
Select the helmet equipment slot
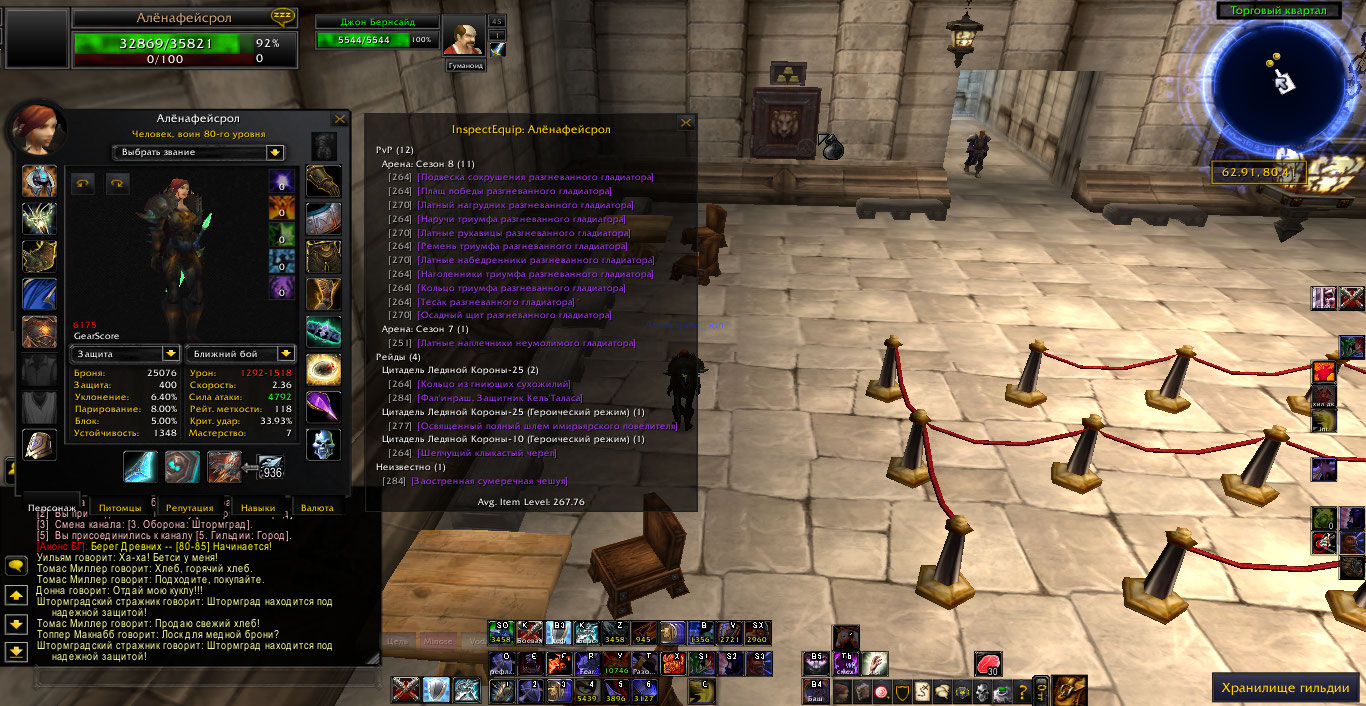40,182
